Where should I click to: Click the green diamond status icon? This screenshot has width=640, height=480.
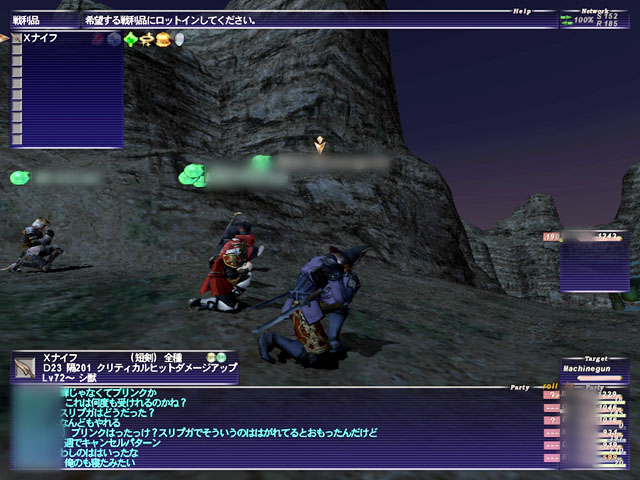130,39
